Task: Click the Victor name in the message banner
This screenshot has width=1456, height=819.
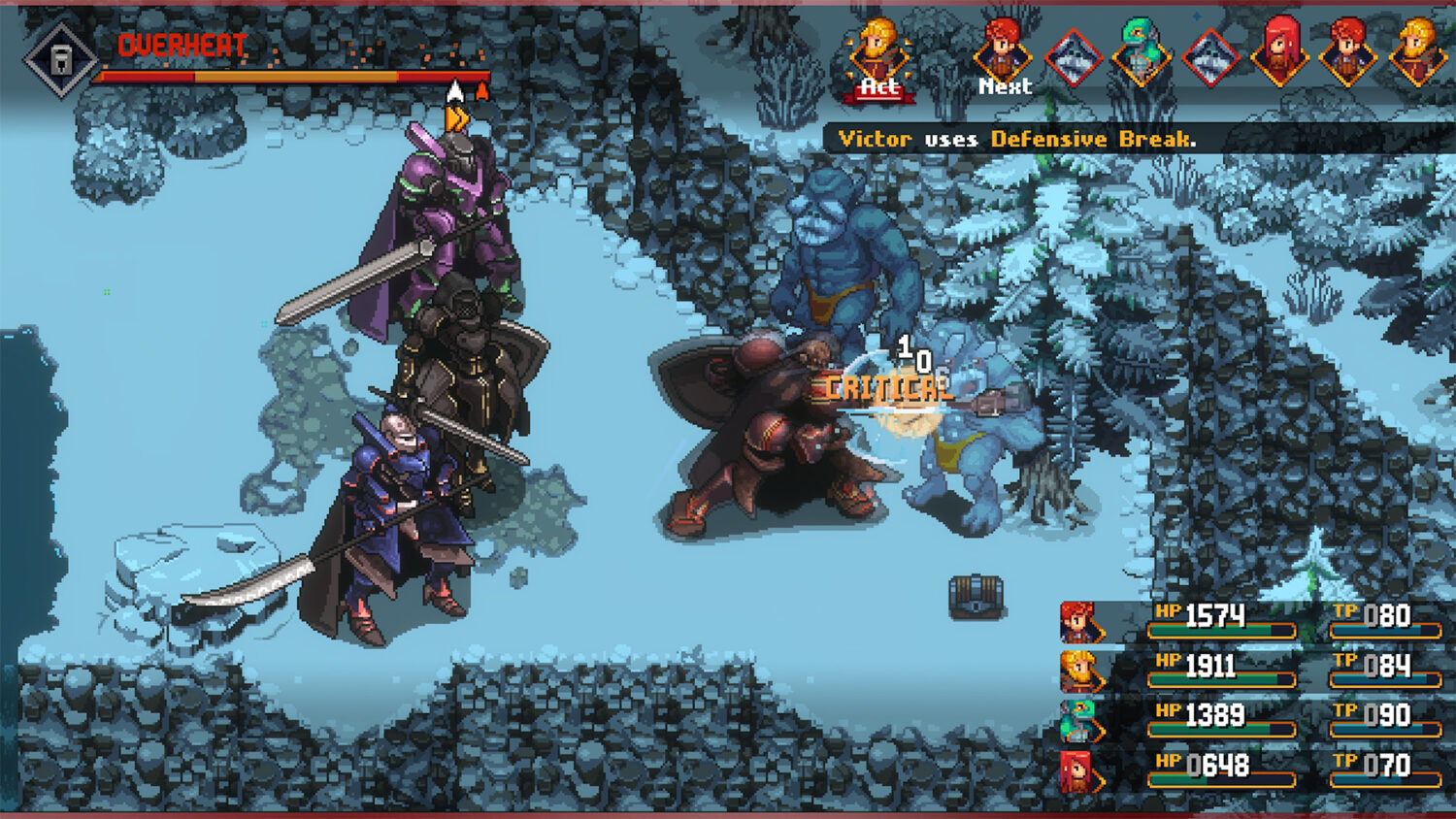Action: tap(877, 139)
